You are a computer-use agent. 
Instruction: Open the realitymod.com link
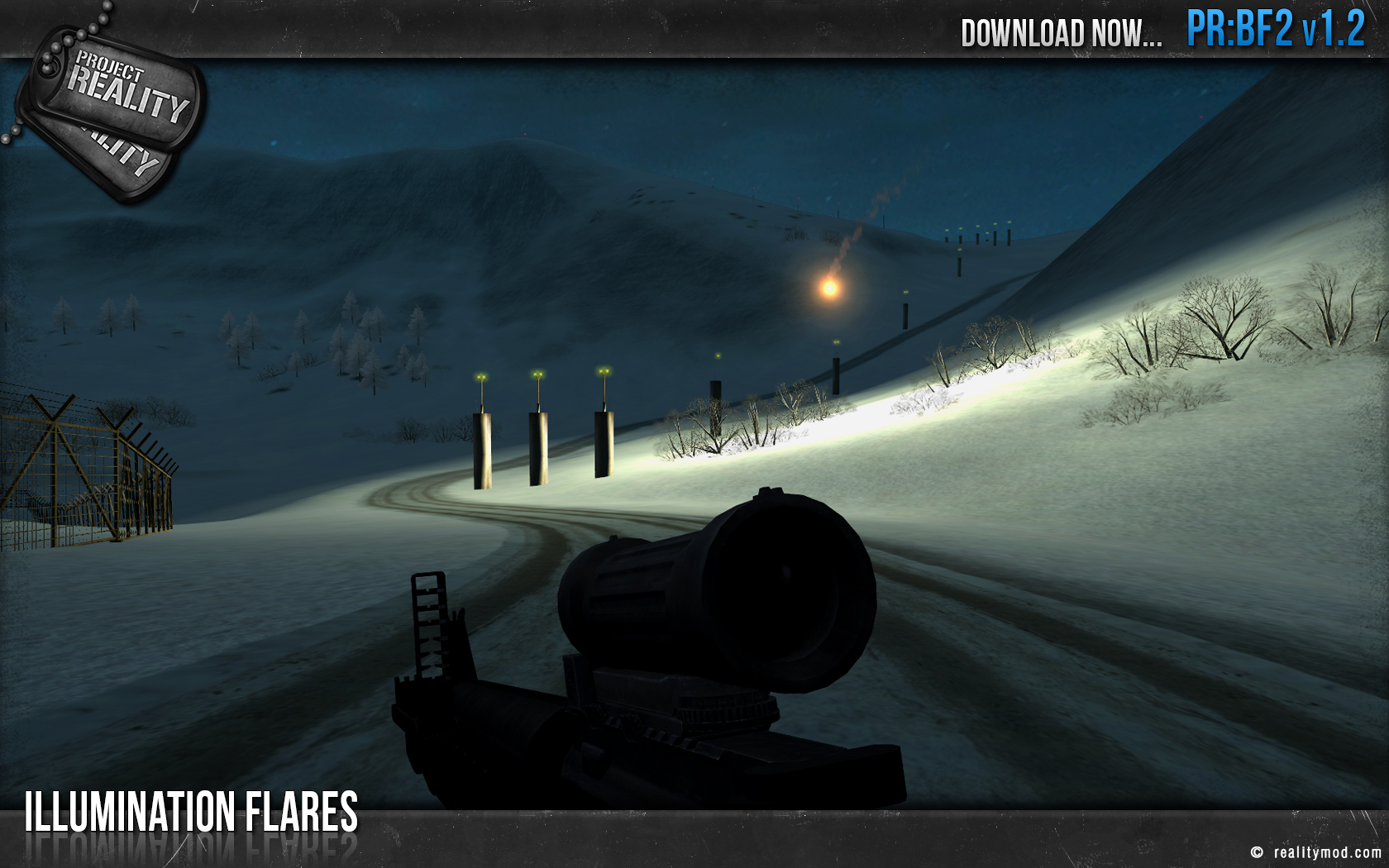pos(1326,852)
